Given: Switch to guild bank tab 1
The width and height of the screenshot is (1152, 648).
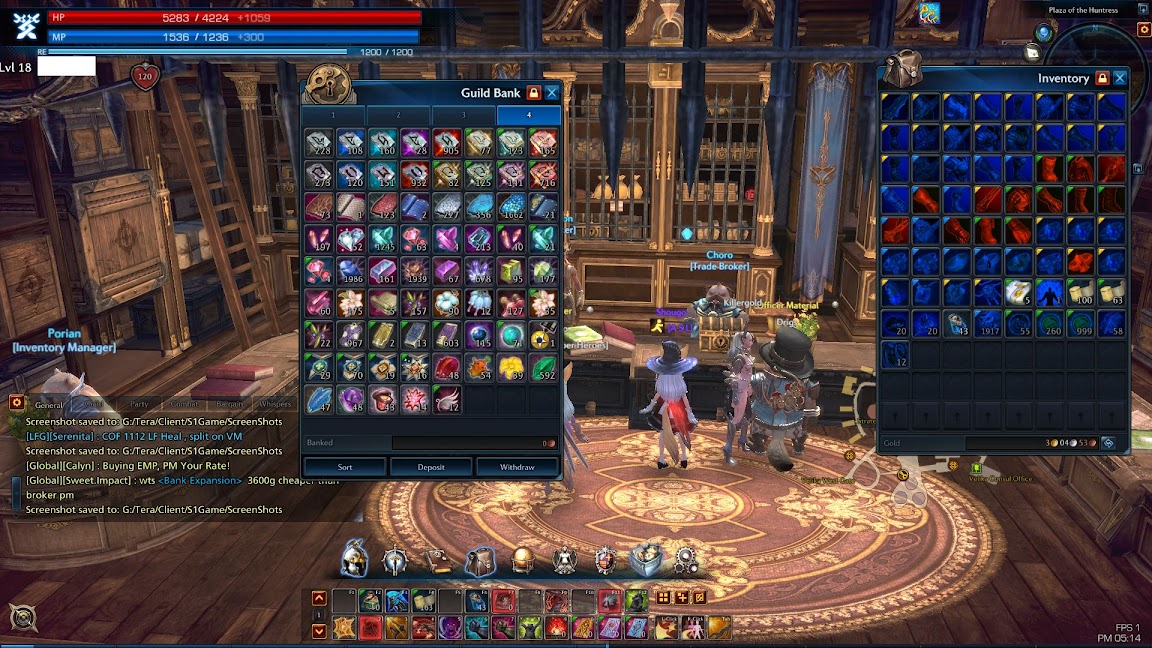Looking at the screenshot, I should 334,115.
